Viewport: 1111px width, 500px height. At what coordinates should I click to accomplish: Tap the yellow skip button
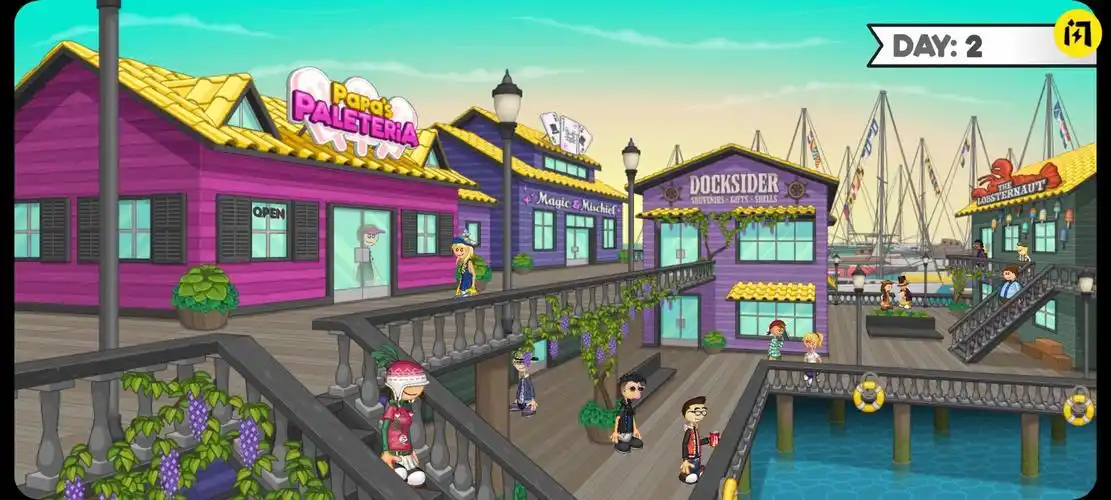[x=1076, y=33]
